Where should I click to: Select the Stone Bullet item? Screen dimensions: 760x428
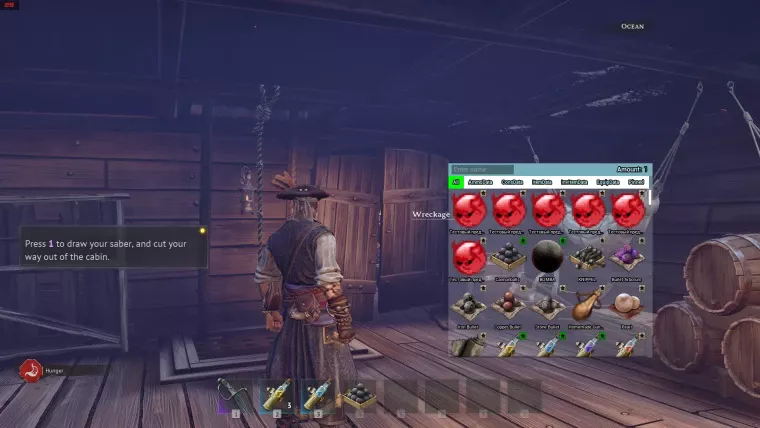549,305
